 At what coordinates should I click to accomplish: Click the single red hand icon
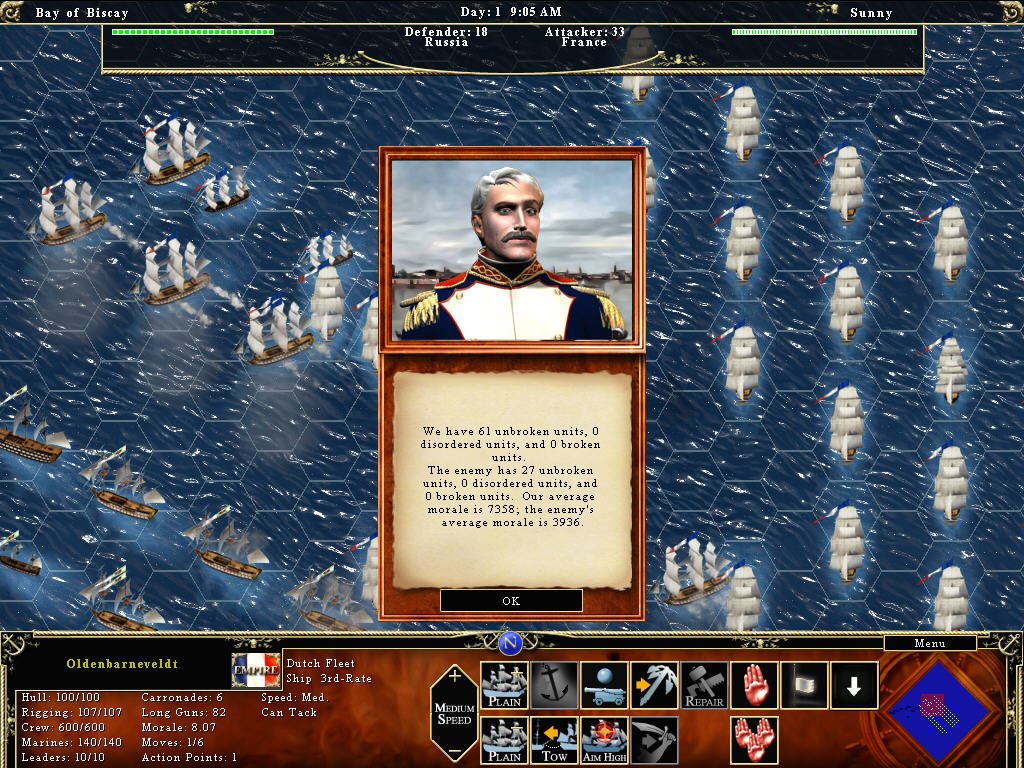pyautogui.click(x=755, y=686)
